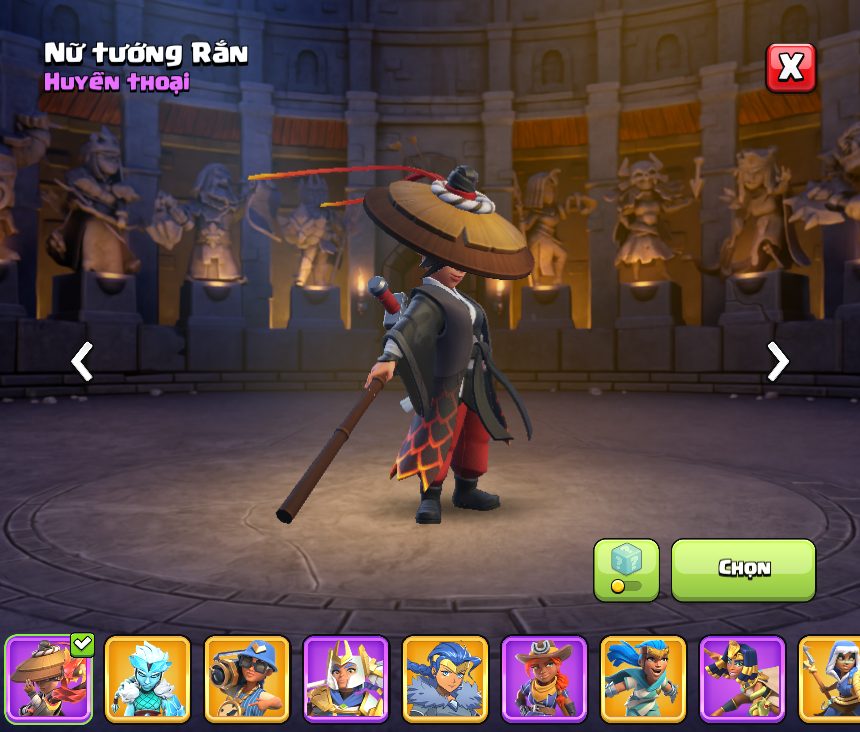Select the white and gold winged helmet skin
Screen dimensions: 860x732
346,678
